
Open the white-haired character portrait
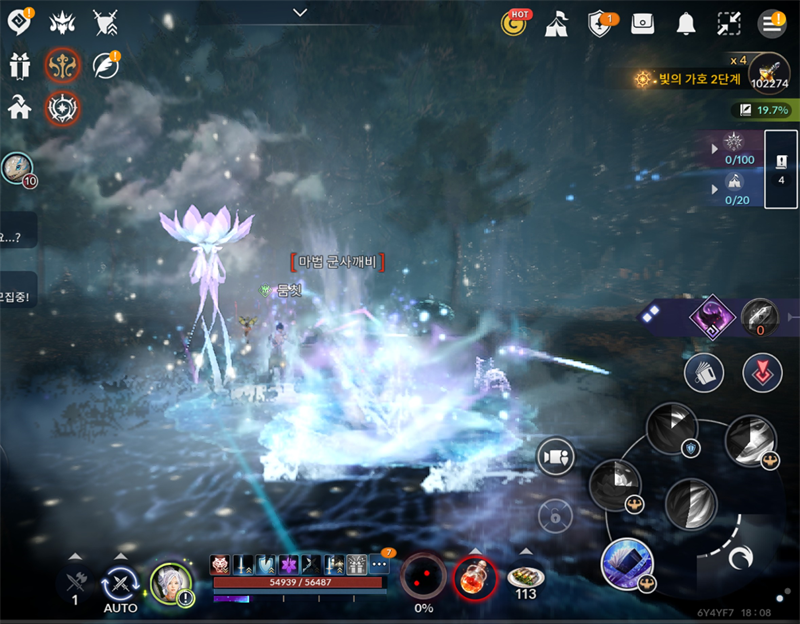point(170,582)
